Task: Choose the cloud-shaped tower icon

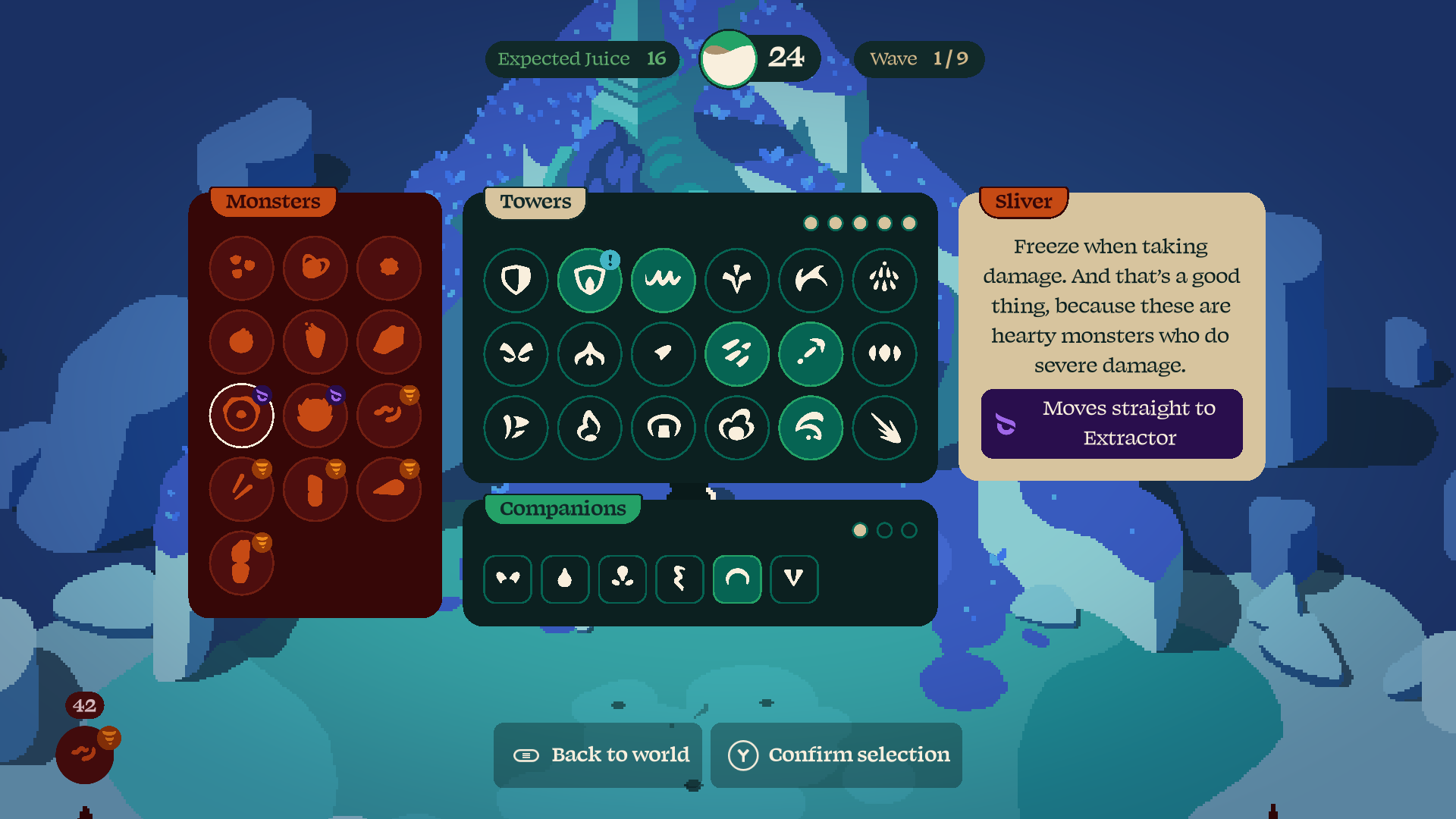Action: coord(737,428)
